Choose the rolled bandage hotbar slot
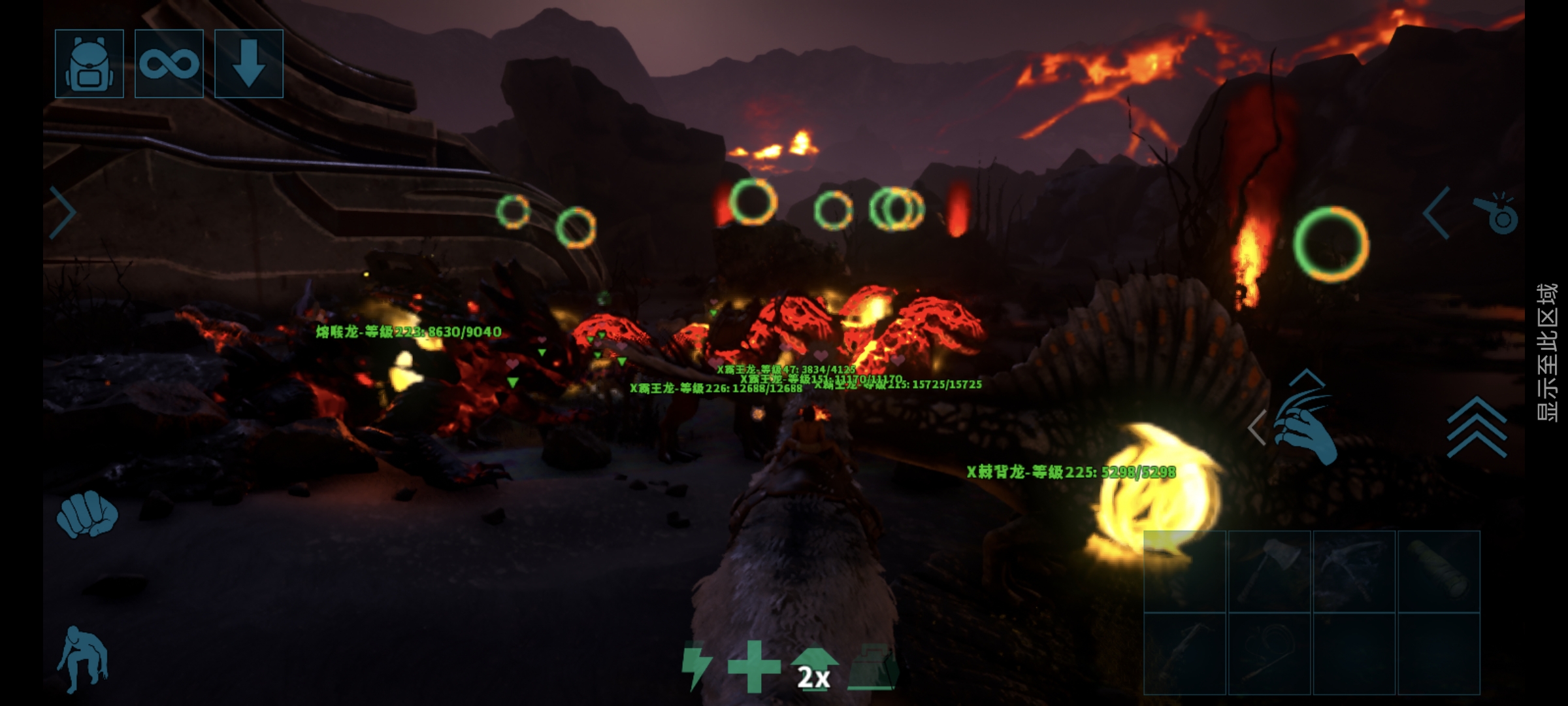1568x706 pixels. [1439, 571]
